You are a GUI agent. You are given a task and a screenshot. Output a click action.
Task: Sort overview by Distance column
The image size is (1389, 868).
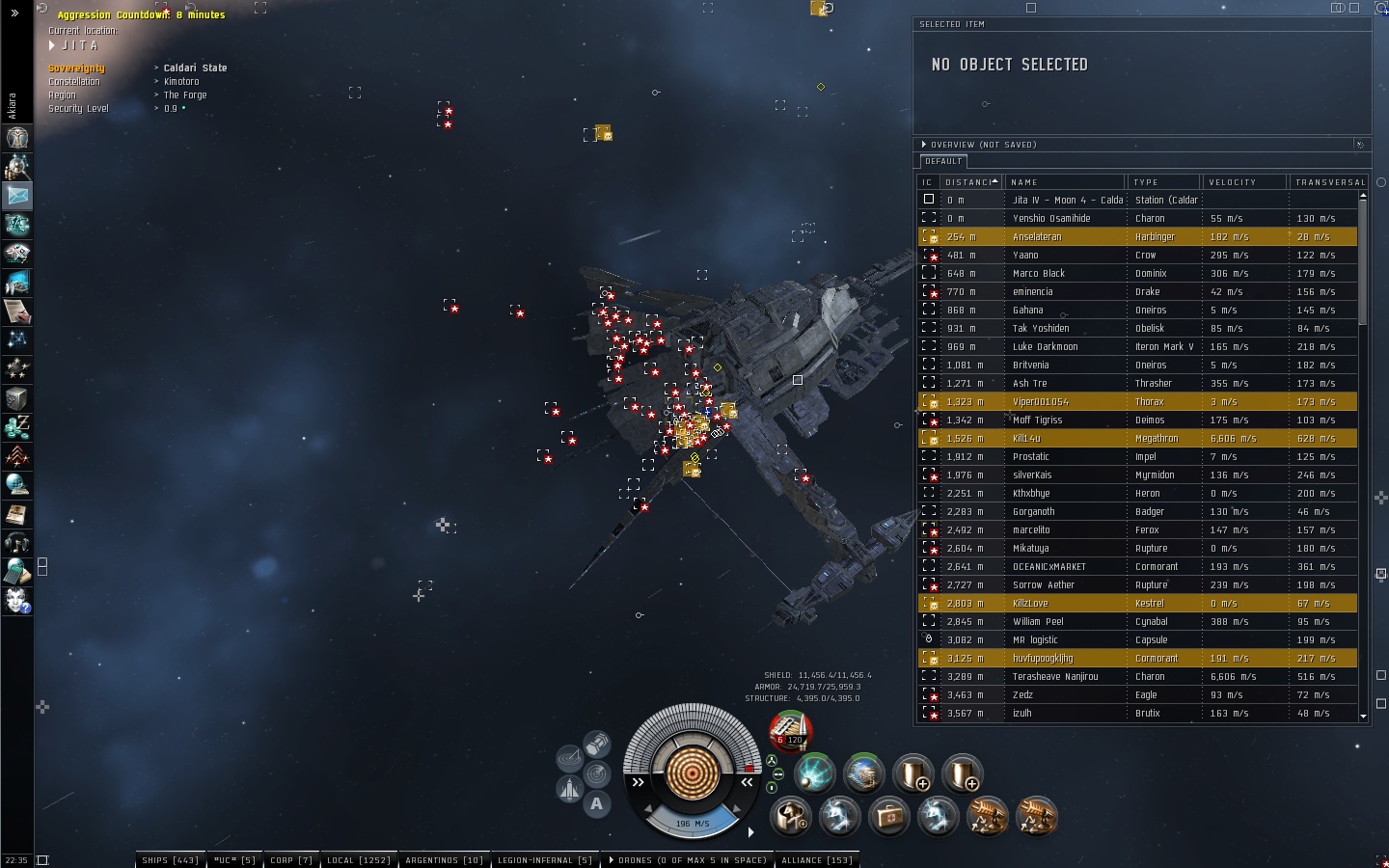pos(968,181)
